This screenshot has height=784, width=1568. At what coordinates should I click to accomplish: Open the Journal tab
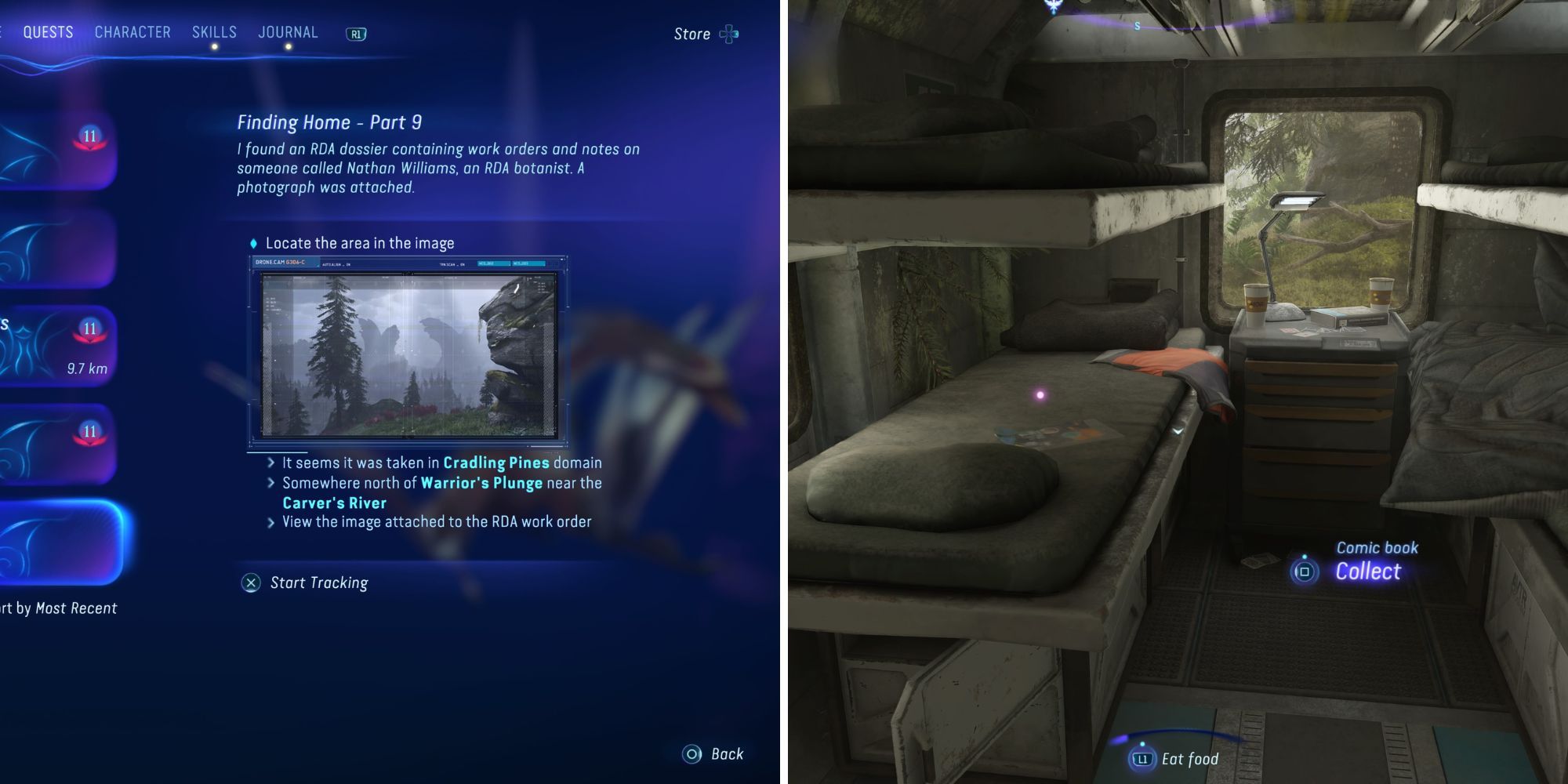coord(288,32)
